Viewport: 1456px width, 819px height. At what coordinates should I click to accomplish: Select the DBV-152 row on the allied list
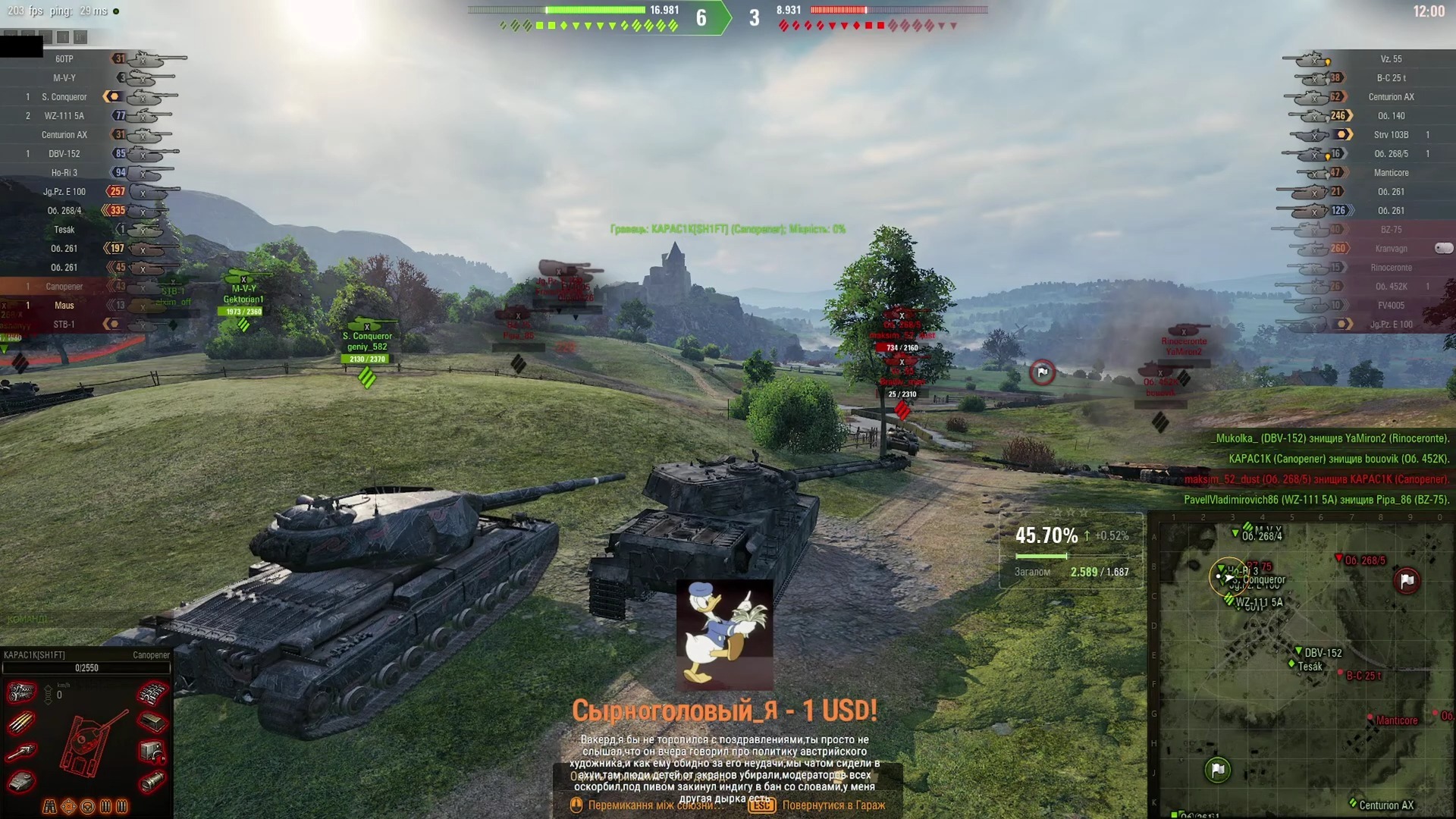(x=64, y=154)
